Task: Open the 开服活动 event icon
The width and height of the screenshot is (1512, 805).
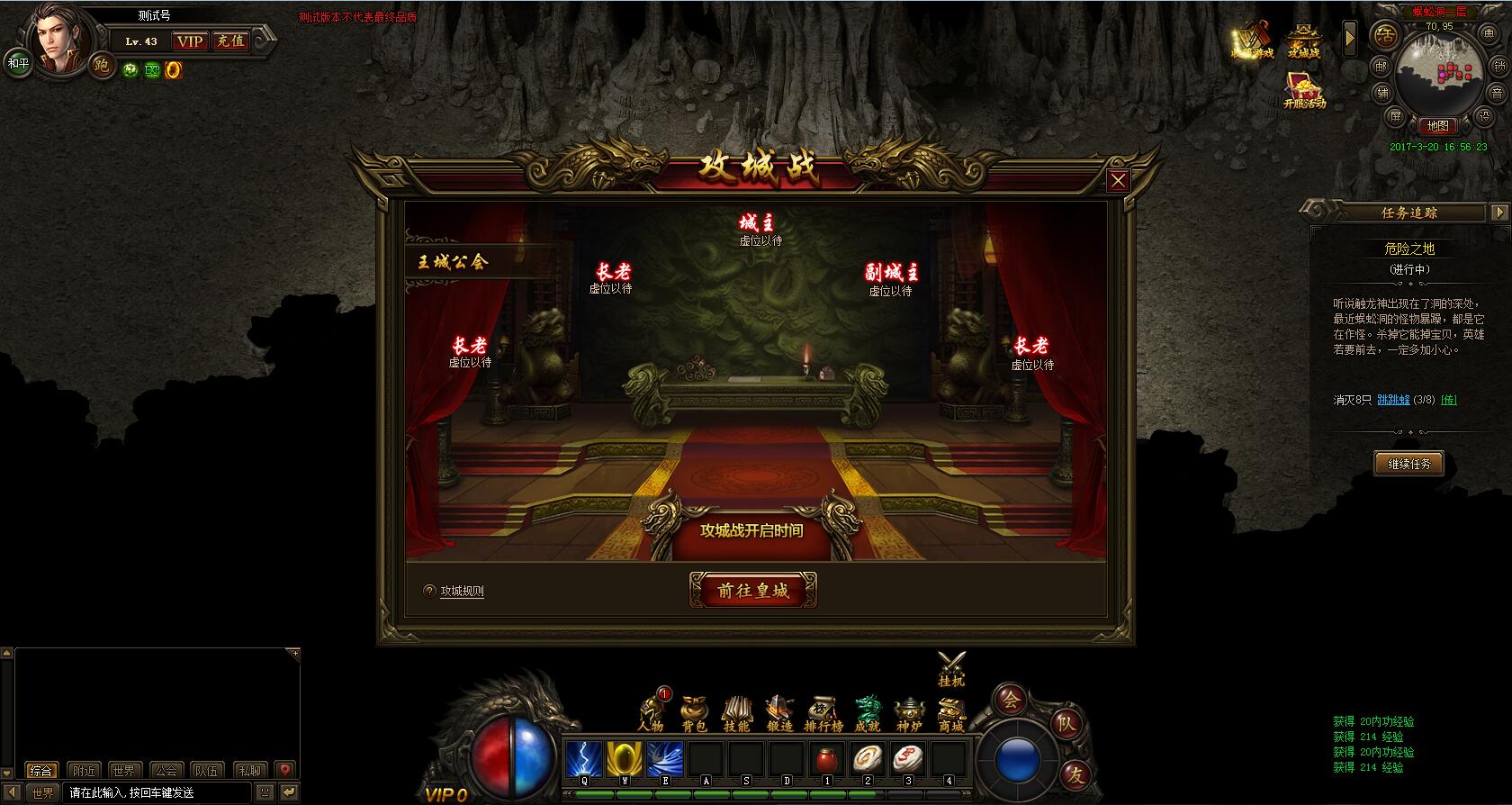Action: point(1304,90)
